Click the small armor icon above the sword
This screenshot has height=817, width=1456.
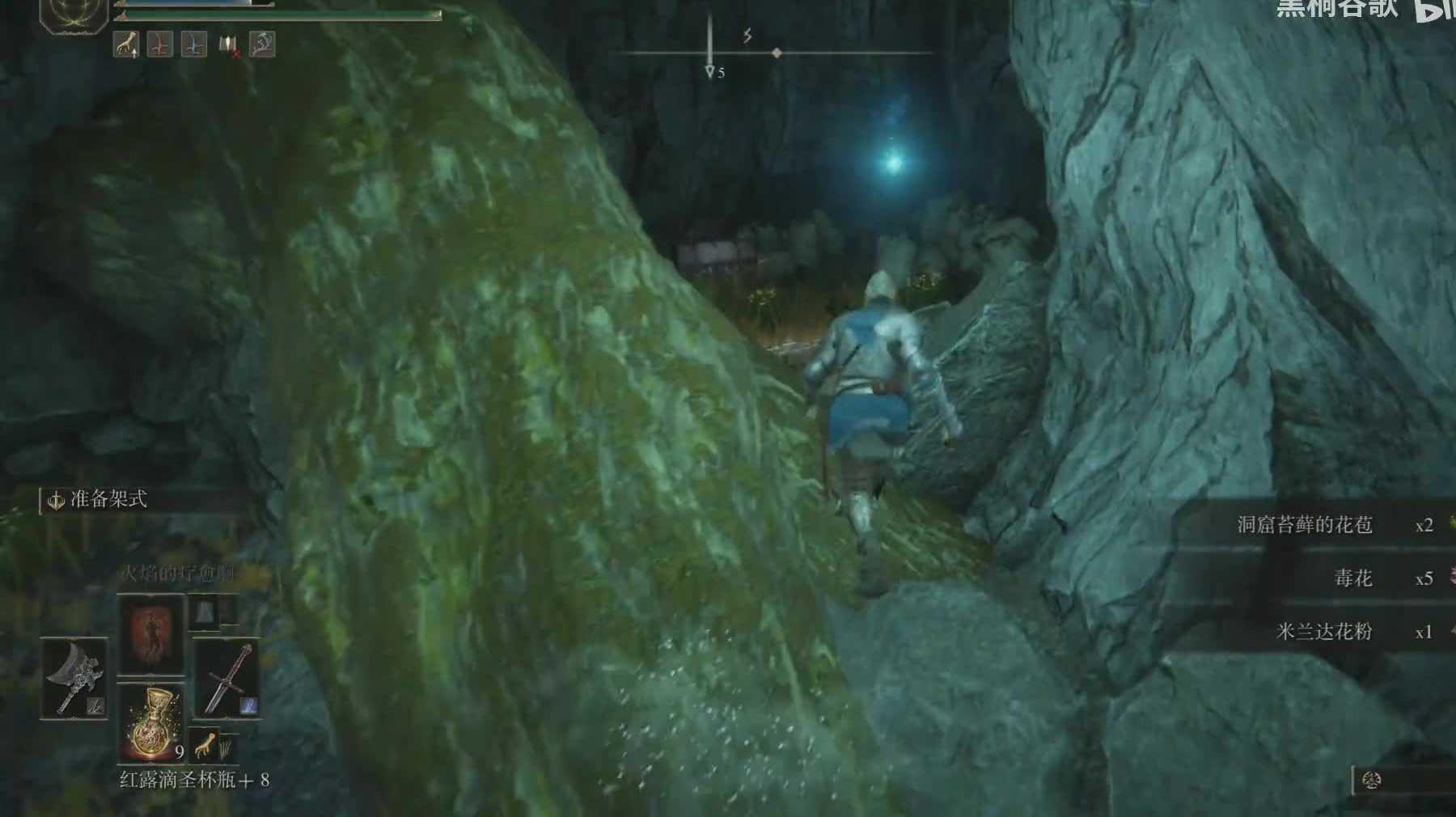(x=203, y=612)
